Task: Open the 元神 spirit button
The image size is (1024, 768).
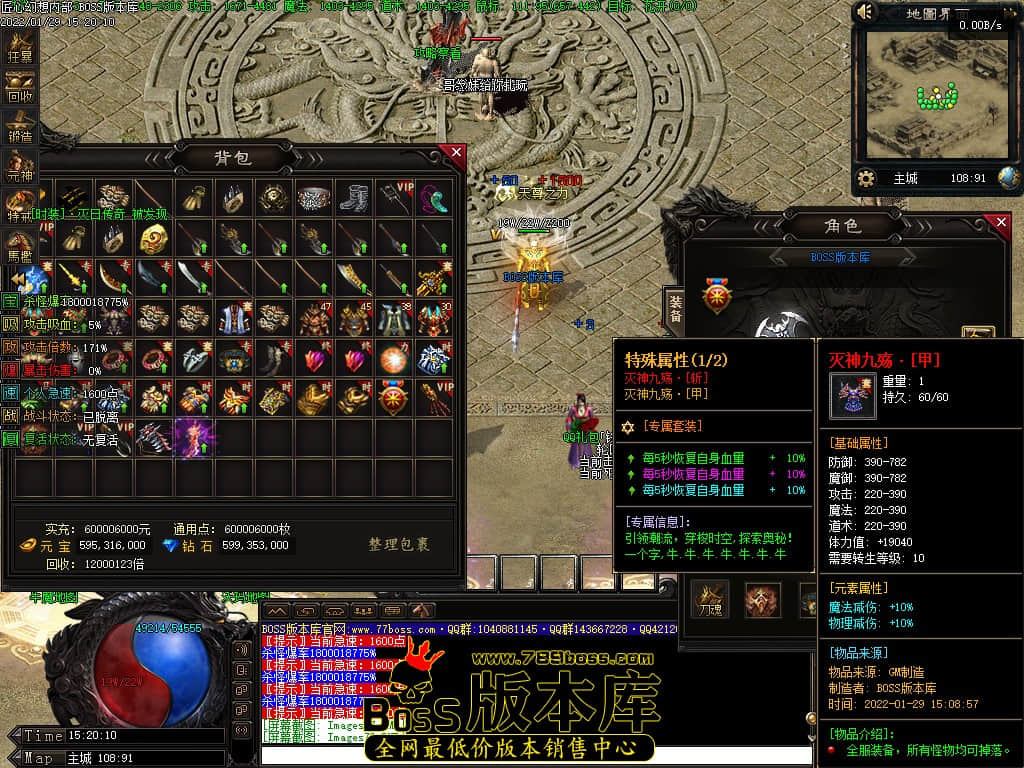Action: click(20, 168)
